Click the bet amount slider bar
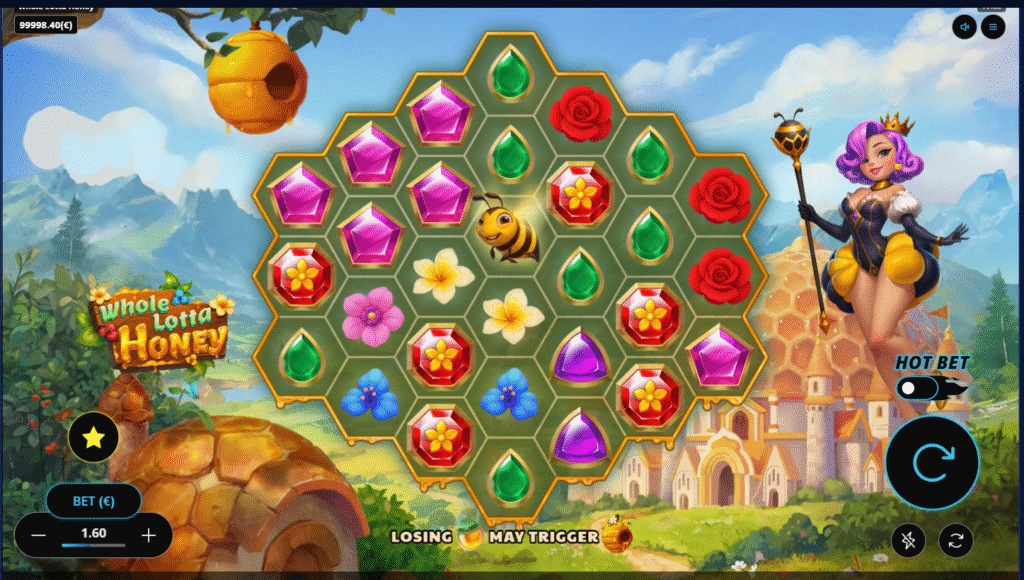Image resolution: width=1024 pixels, height=580 pixels. pos(93,546)
